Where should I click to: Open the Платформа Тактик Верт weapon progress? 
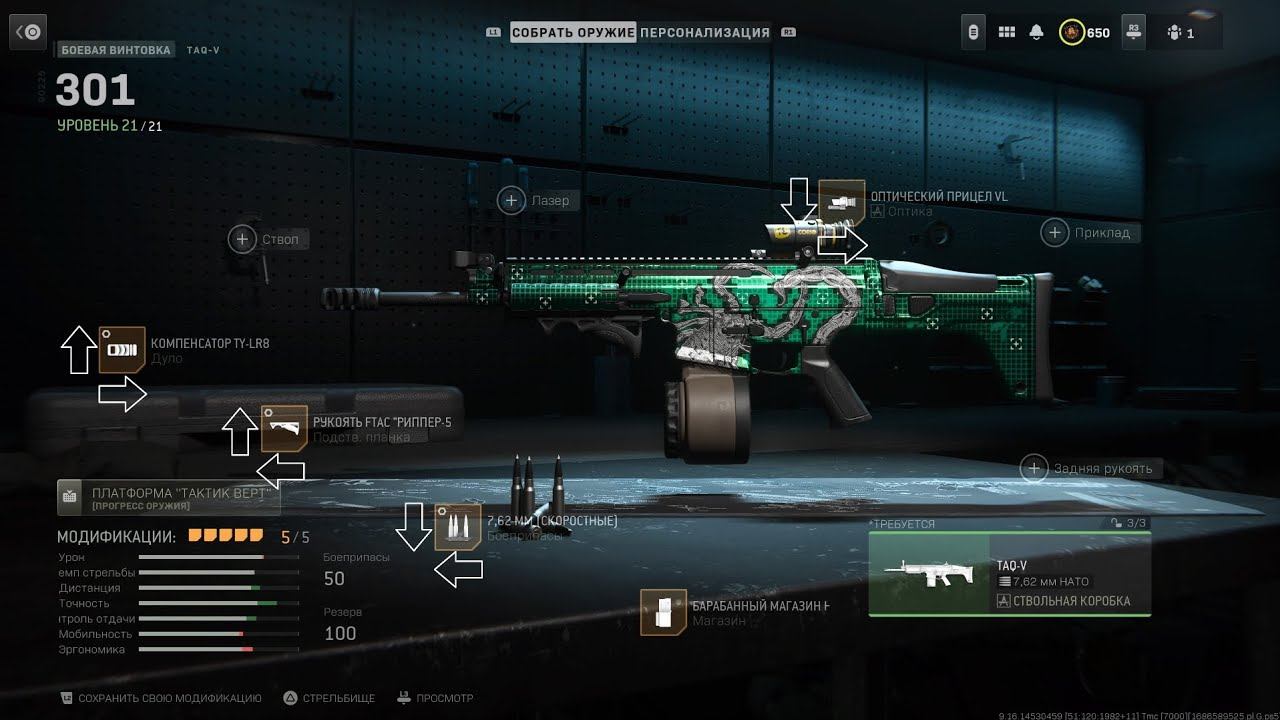[168, 497]
